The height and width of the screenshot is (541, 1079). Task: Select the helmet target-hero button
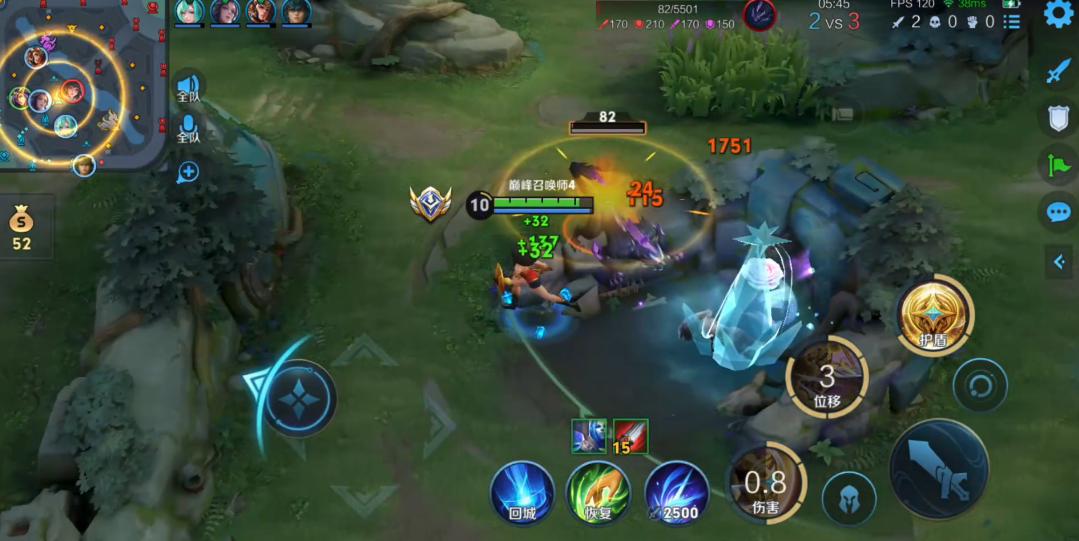tap(849, 497)
